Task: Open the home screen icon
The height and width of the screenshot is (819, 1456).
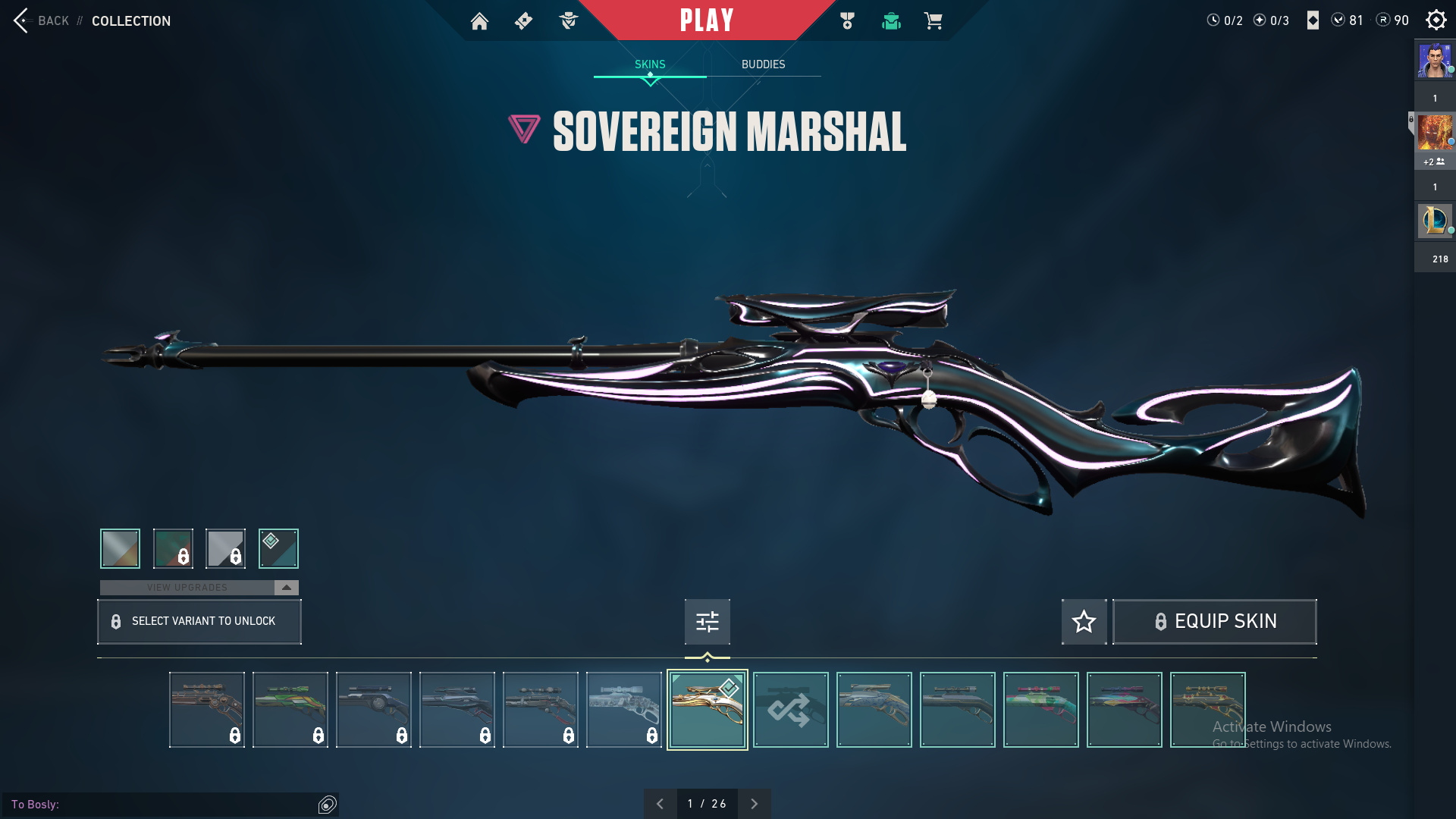Action: click(x=479, y=21)
